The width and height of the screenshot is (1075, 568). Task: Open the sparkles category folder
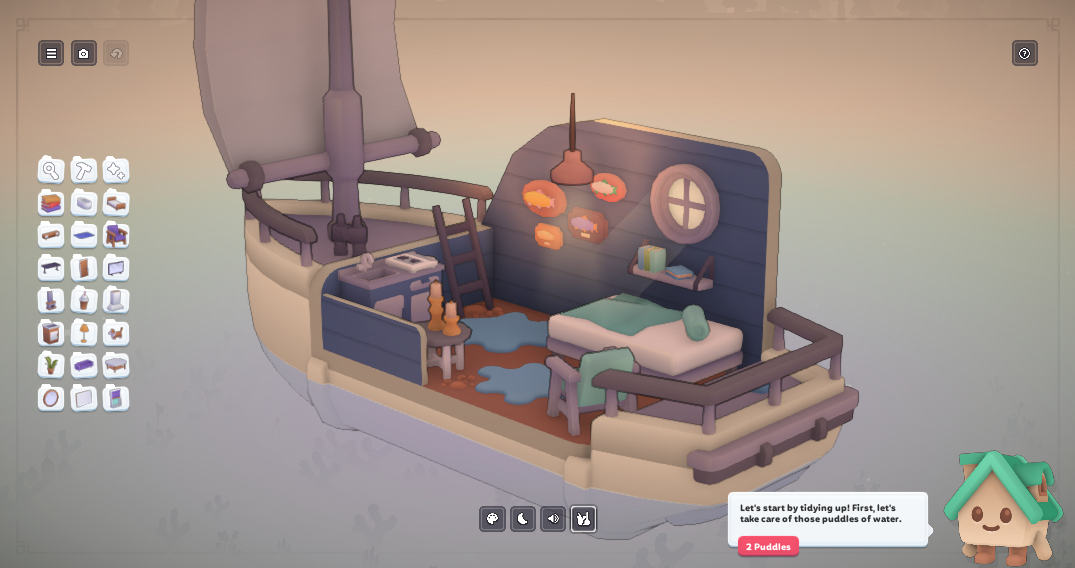(116, 170)
